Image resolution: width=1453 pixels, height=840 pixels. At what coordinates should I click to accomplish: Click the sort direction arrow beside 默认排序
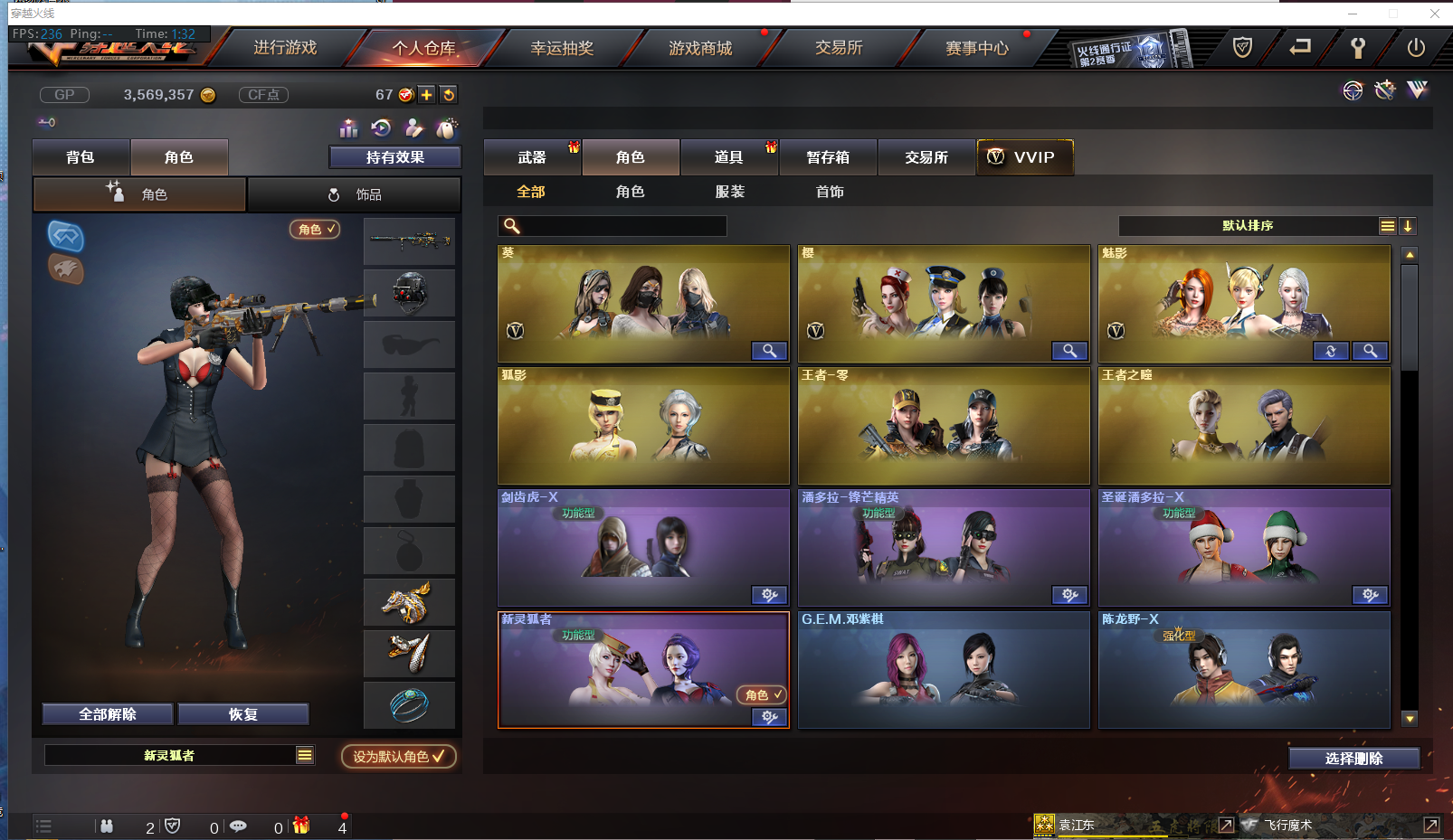(1408, 226)
